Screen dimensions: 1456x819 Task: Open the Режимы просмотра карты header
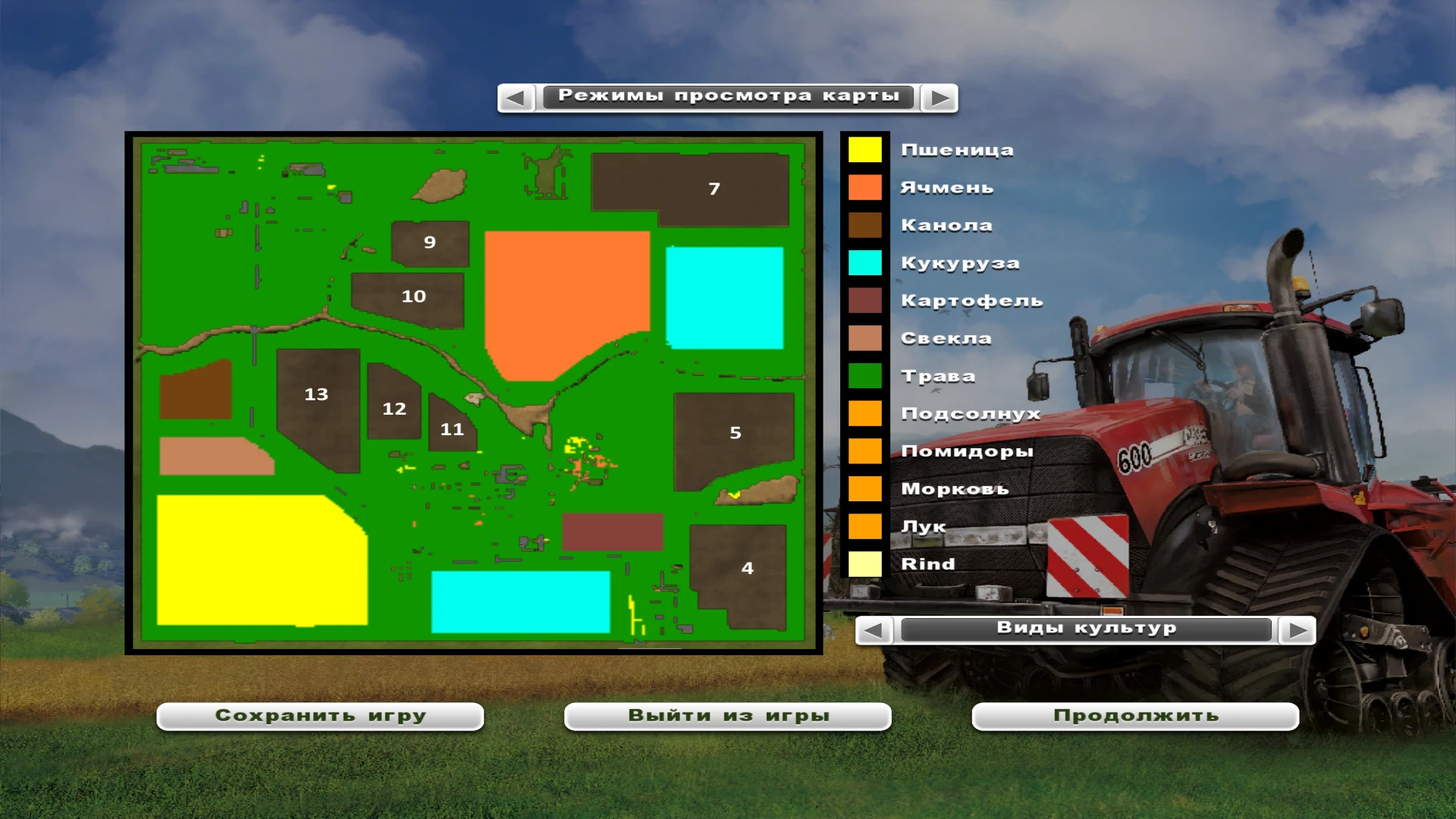pos(729,96)
